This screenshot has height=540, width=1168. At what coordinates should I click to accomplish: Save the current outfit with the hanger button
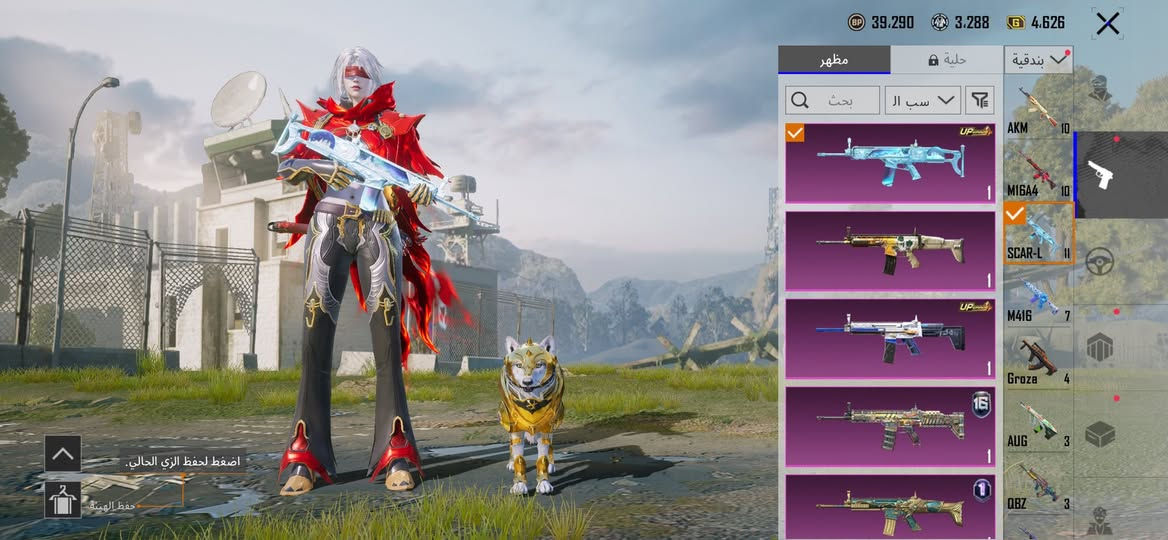pos(63,499)
